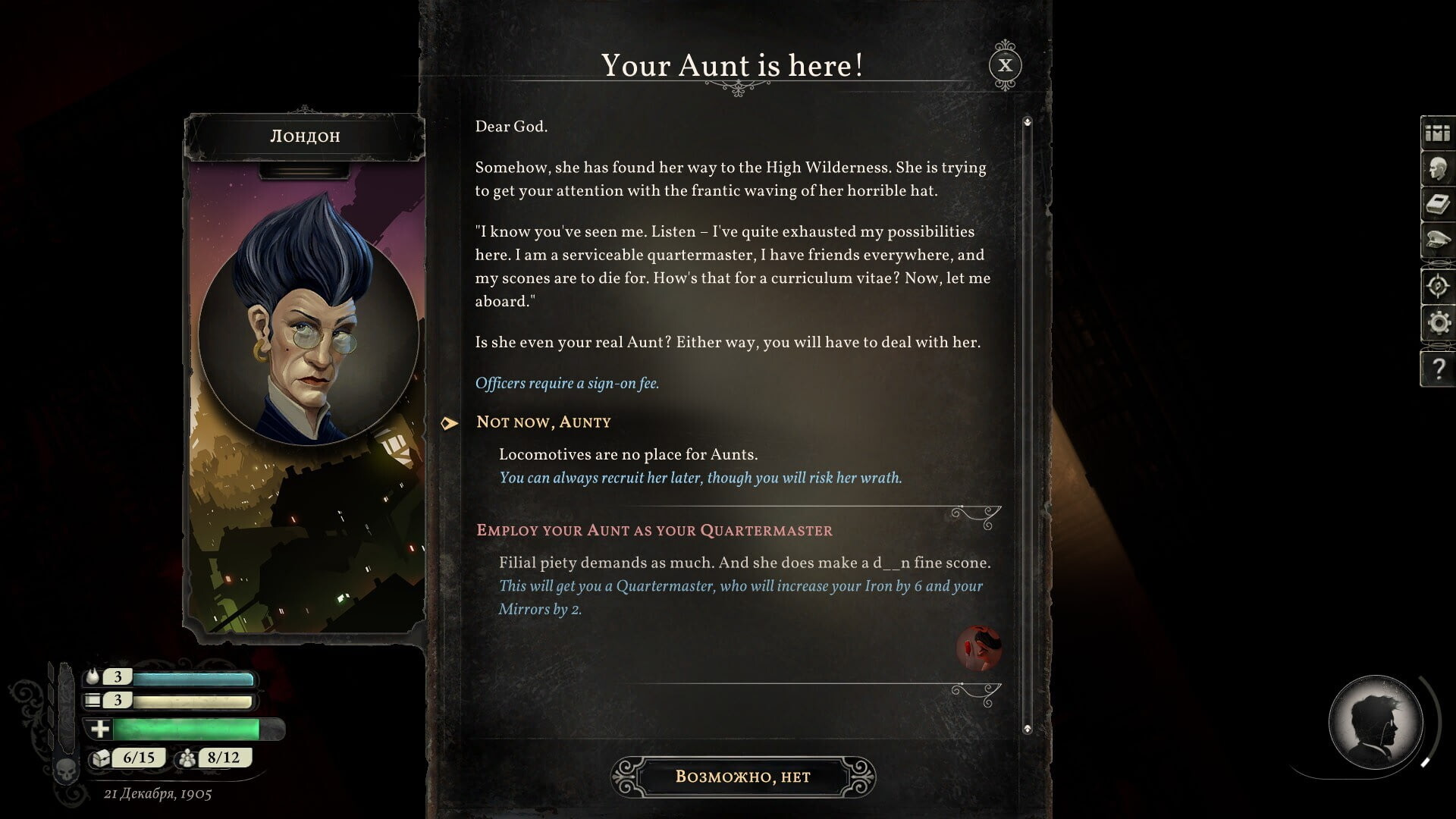Choose the 'Not now, Aunty' option
This screenshot has width=1456, height=819.
(x=543, y=422)
